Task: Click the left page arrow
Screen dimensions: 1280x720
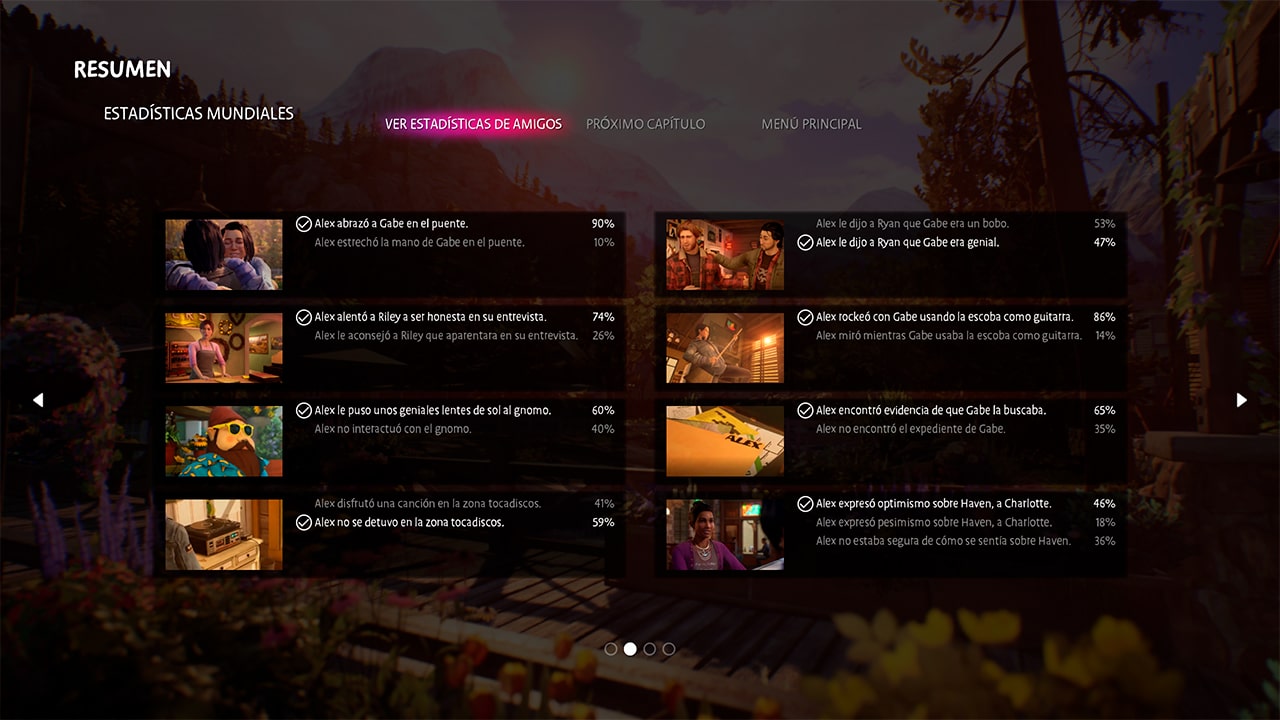Action: click(38, 400)
